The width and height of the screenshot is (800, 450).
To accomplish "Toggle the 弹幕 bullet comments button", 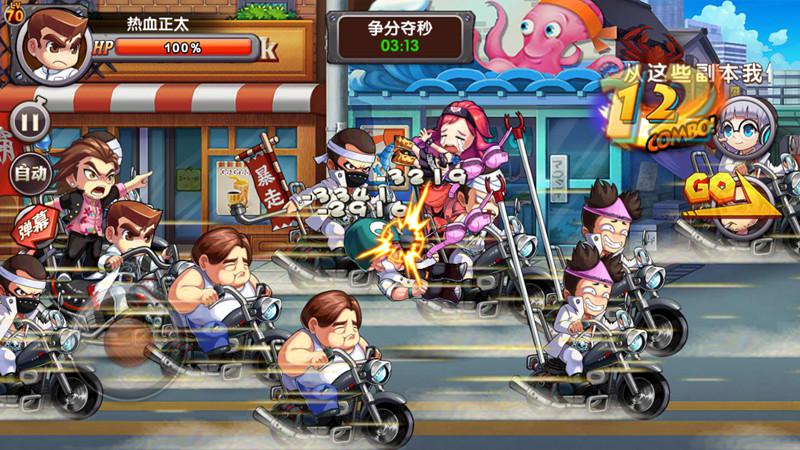I will coord(33,223).
